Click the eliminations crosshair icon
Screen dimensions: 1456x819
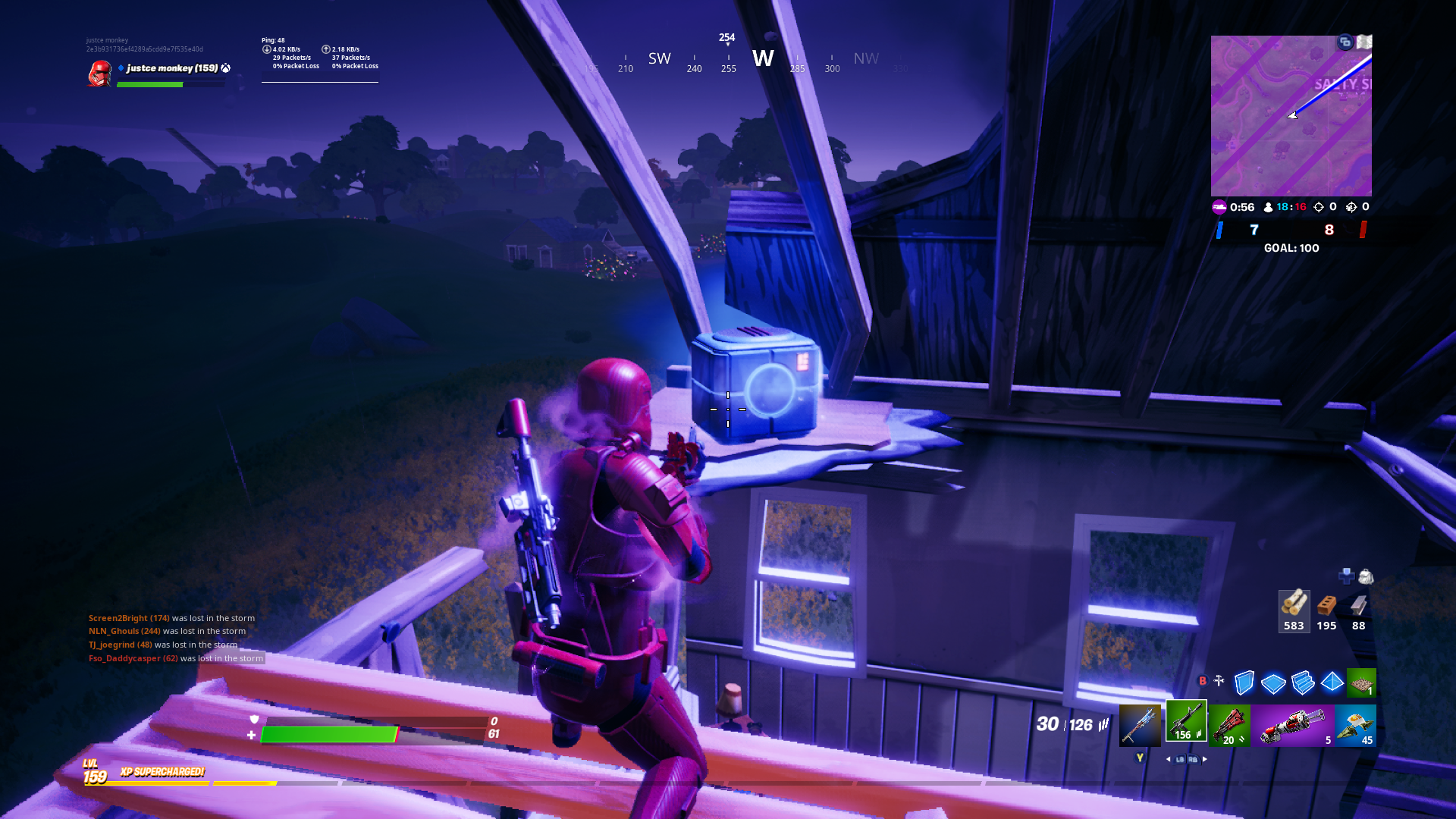click(1318, 207)
